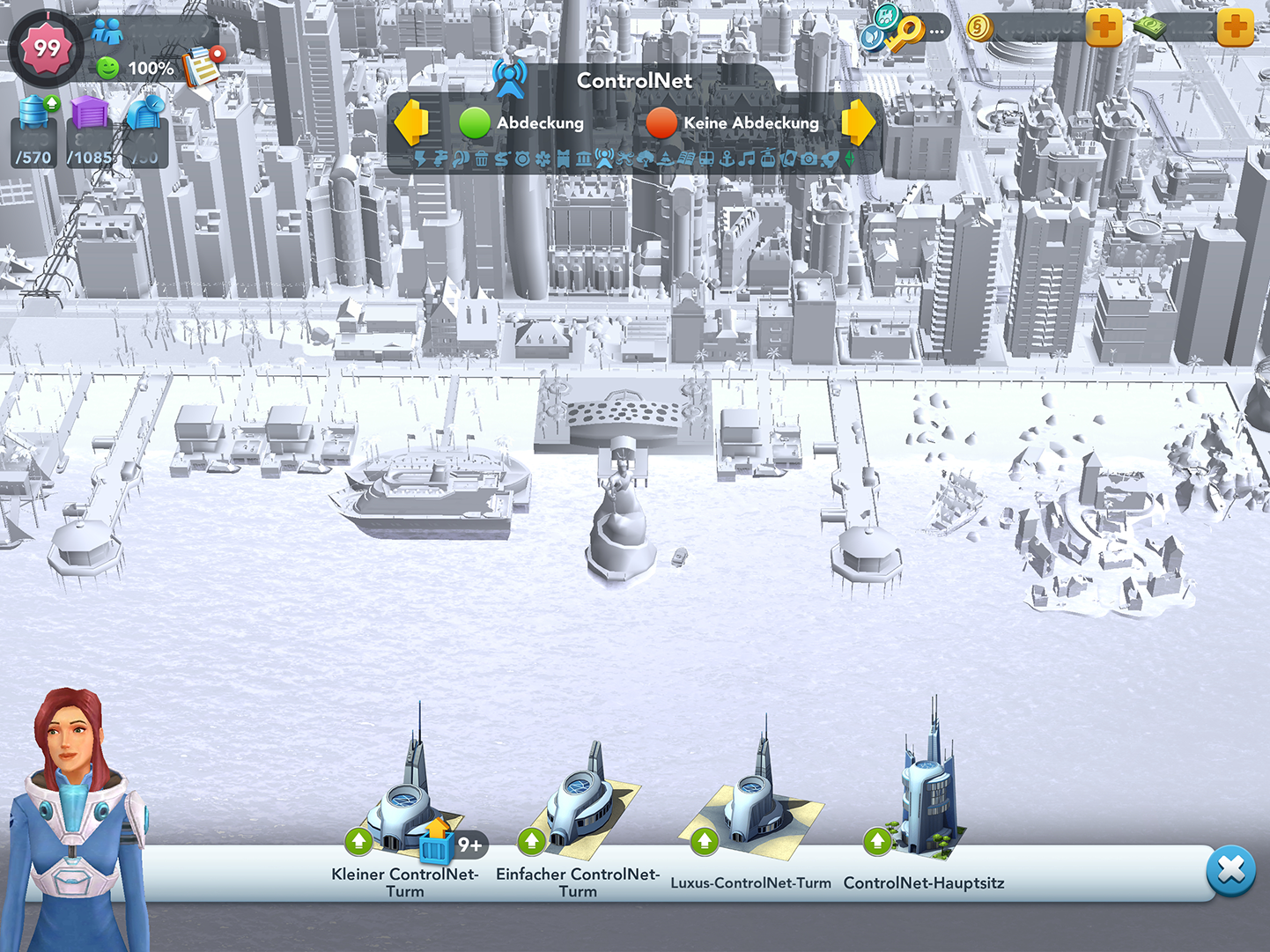Add Simoleons with the coin plus button
Image resolution: width=1270 pixels, height=952 pixels.
pos(1104,28)
